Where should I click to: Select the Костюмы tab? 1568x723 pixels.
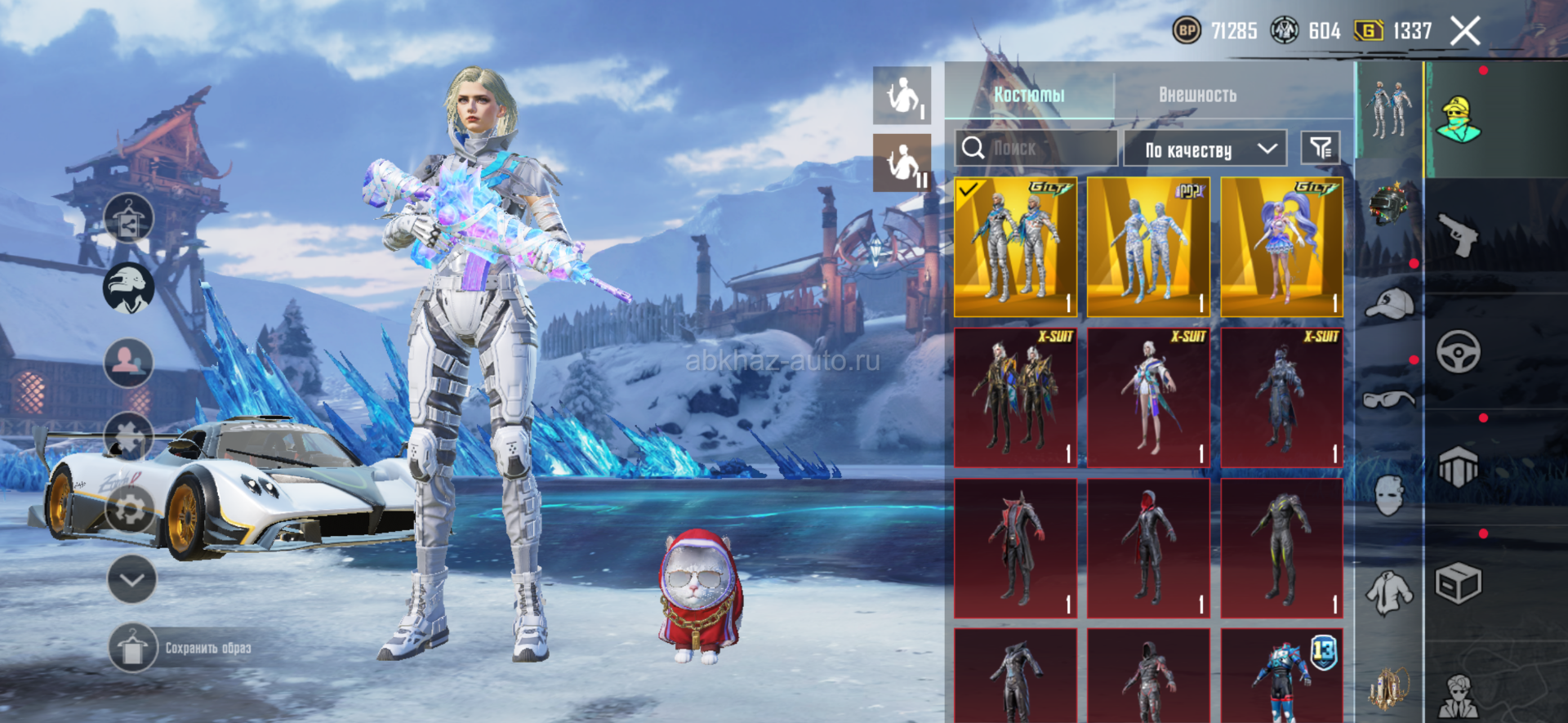(1029, 95)
